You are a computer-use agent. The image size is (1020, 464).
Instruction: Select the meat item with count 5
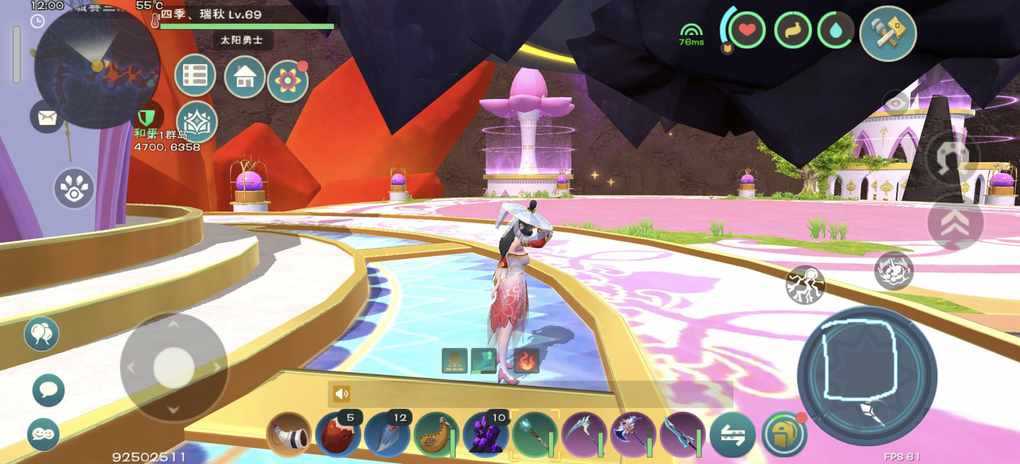(338, 435)
